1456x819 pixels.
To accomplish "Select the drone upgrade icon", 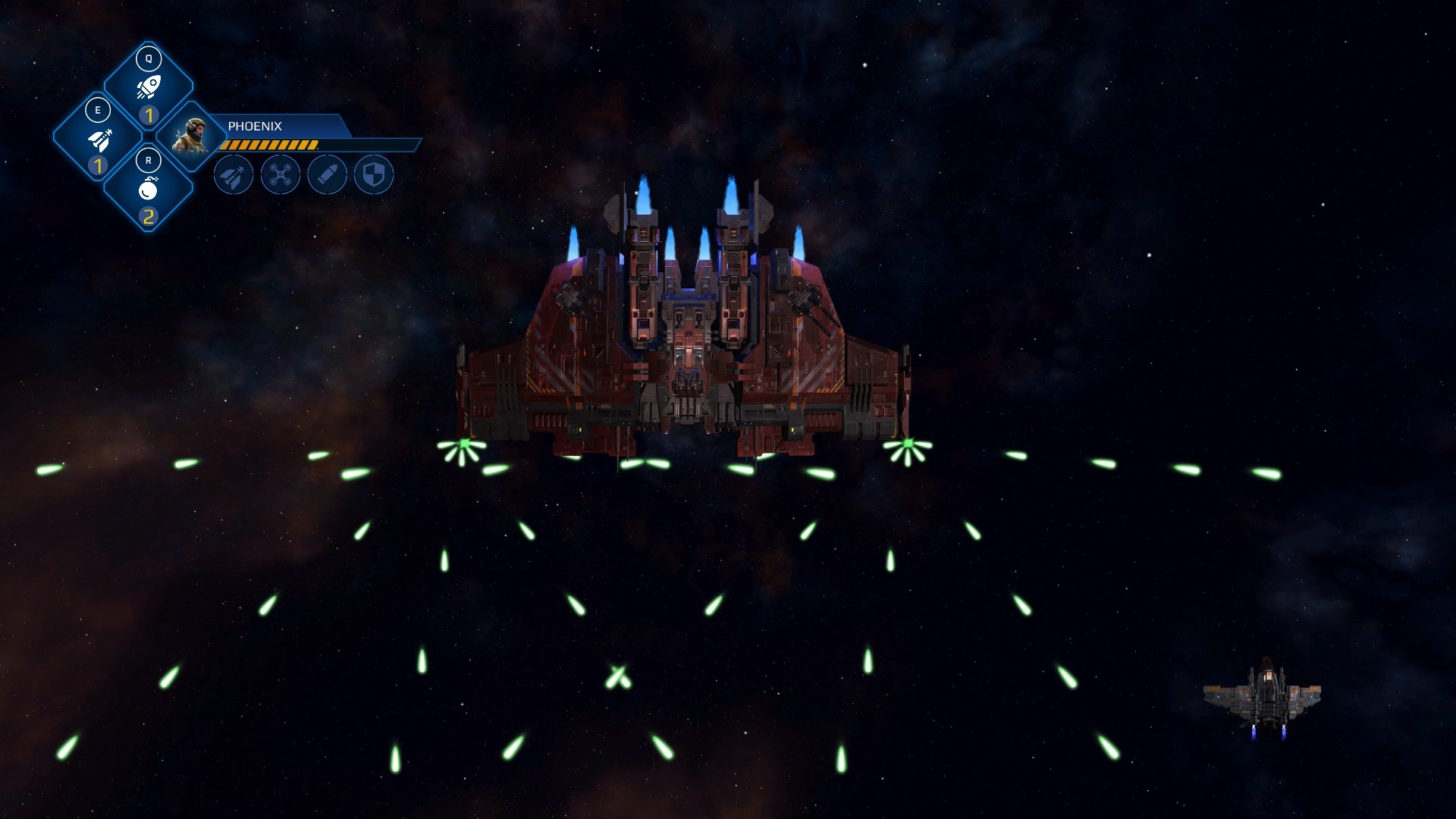I will click(281, 175).
